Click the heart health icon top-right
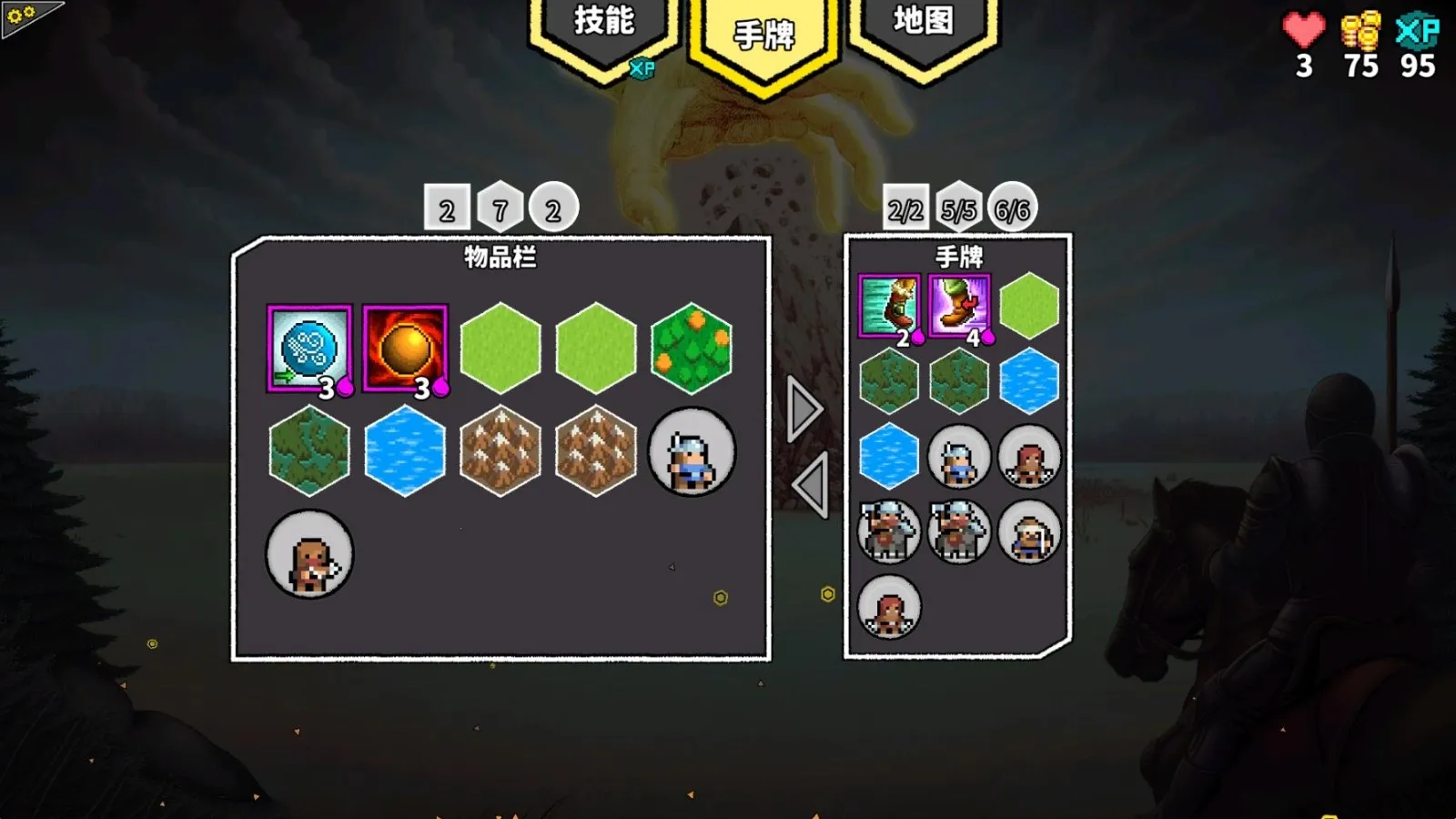The image size is (1456, 819). 1301,27
